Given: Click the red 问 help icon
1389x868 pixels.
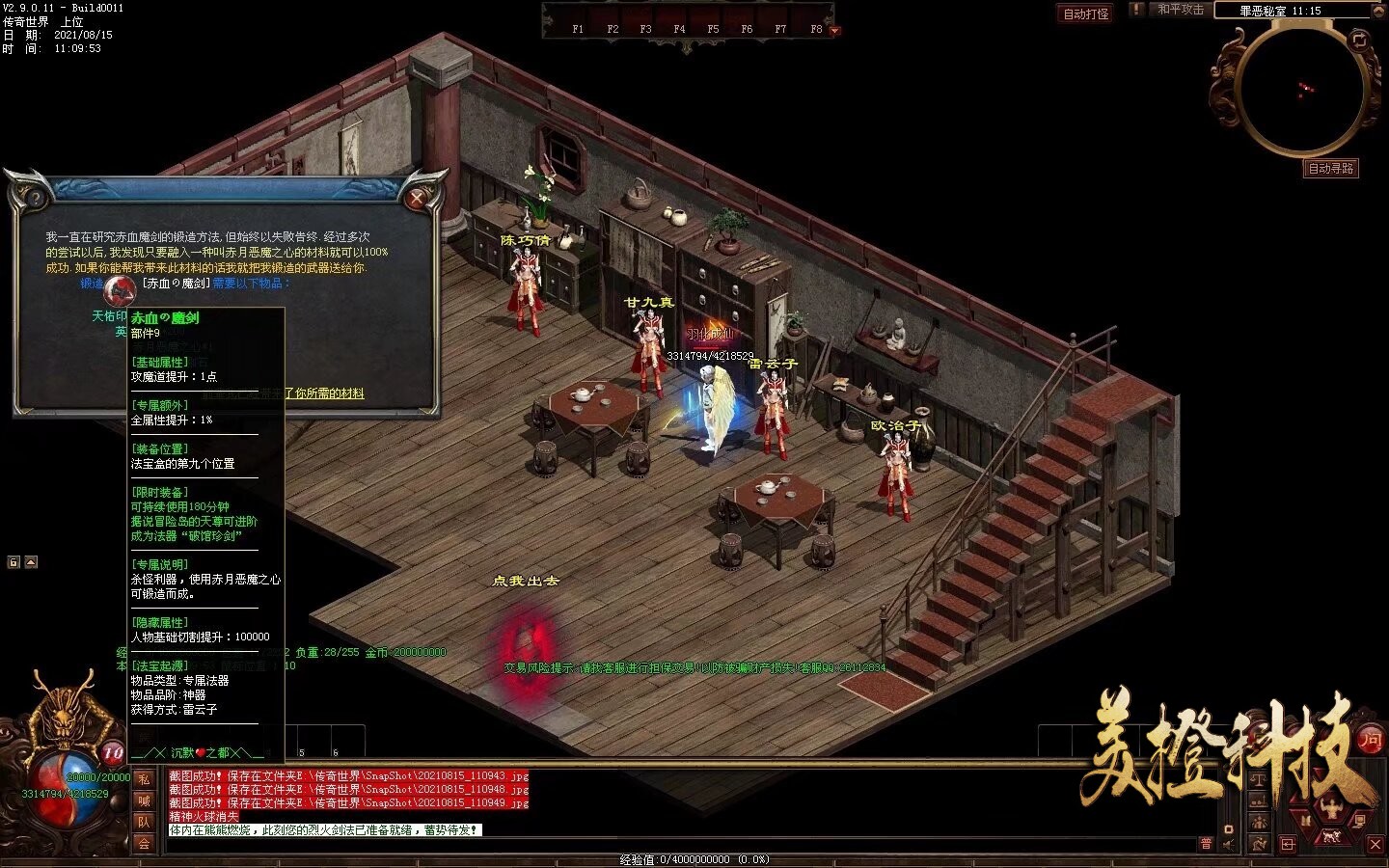Looking at the screenshot, I should pyautogui.click(x=1370, y=741).
